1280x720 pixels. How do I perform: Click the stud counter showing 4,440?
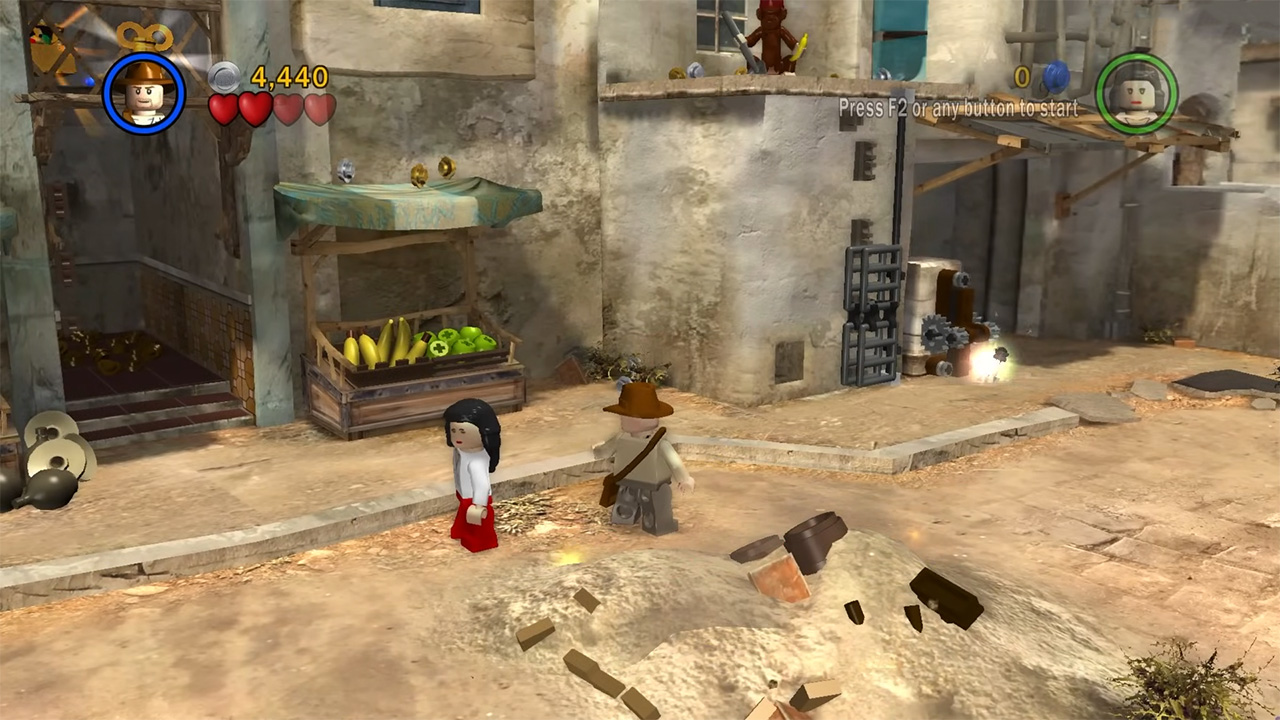283,74
